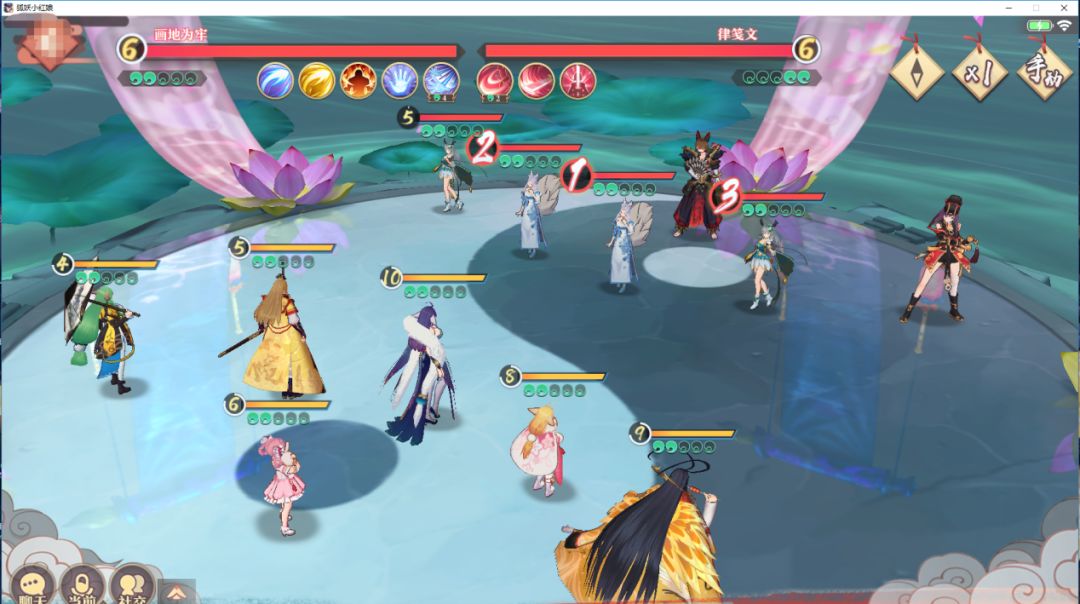Screen dimensions: 1080x604
Task: Open the 聊天 chat button
Action: [34, 585]
